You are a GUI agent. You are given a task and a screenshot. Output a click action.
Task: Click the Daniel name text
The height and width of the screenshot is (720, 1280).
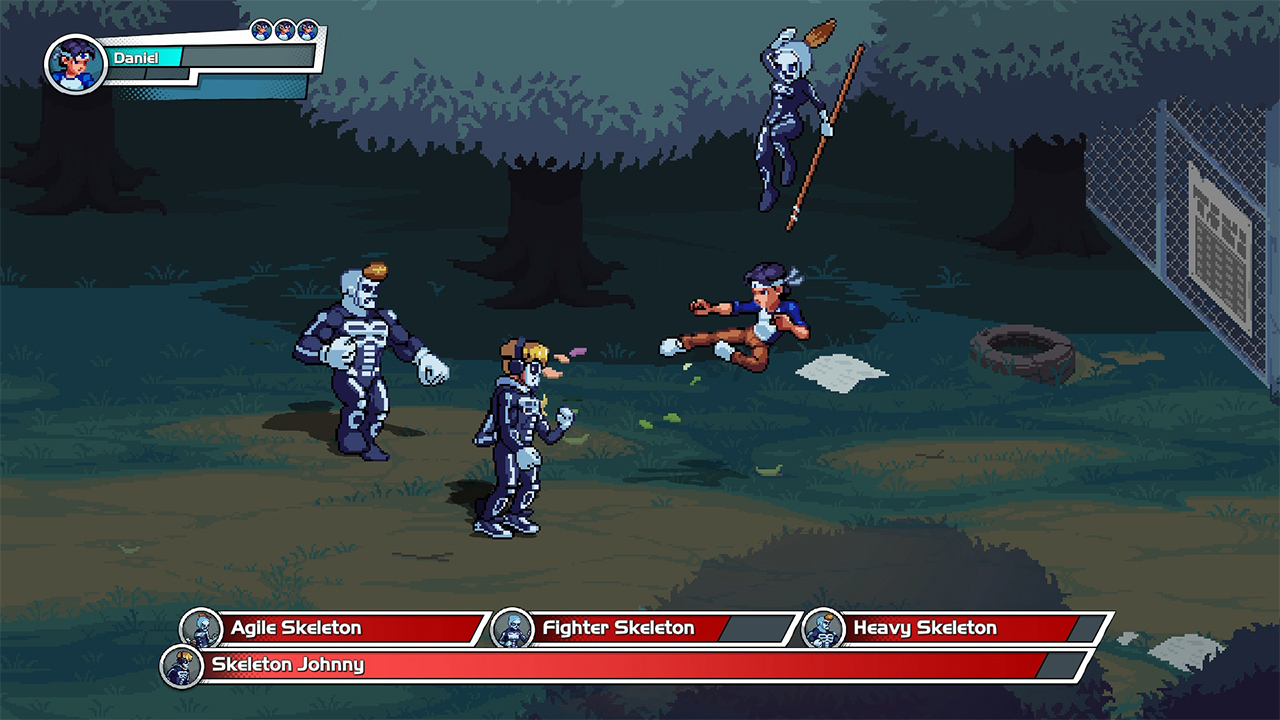point(137,57)
